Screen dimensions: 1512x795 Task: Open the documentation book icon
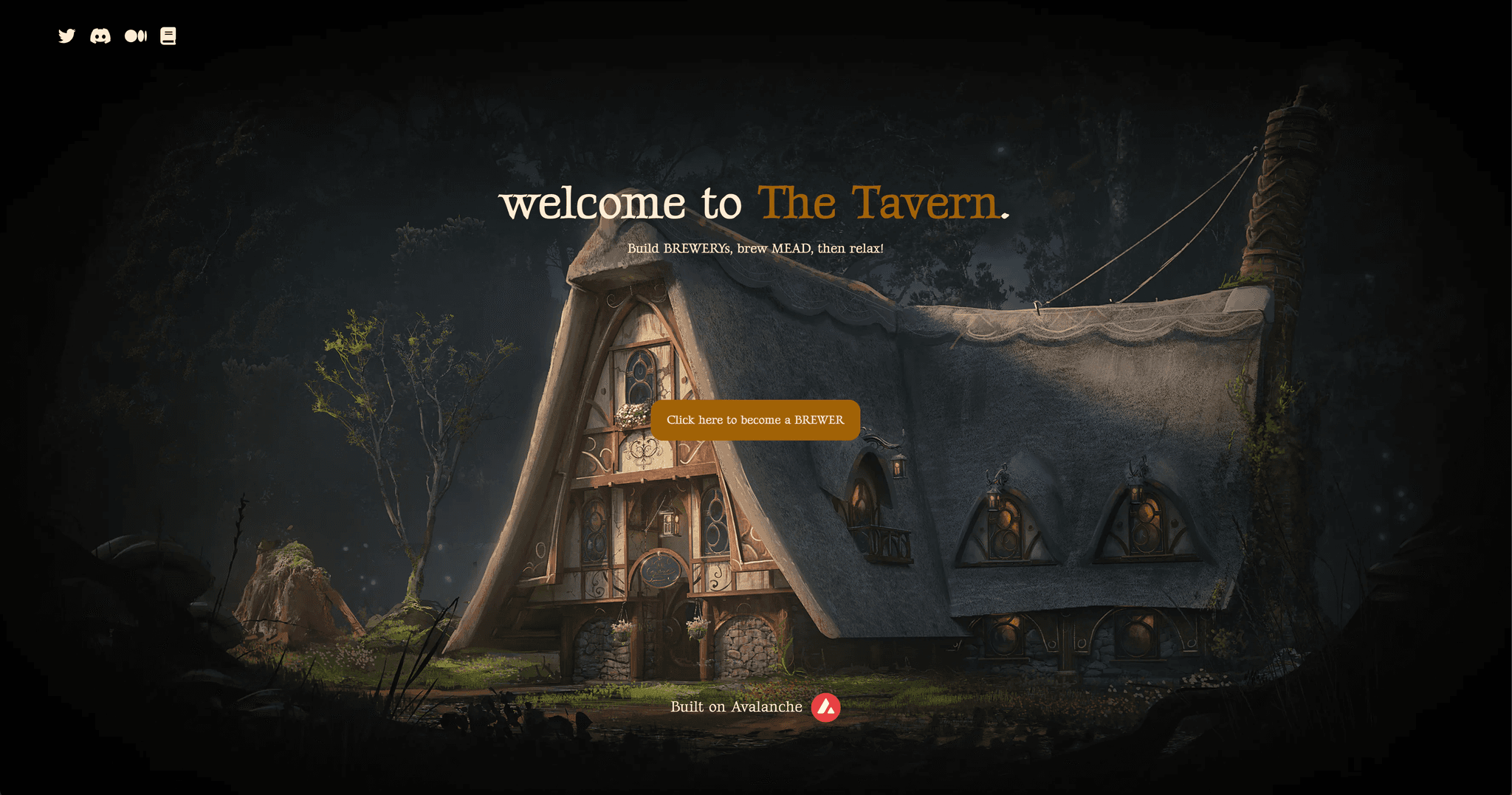(168, 36)
